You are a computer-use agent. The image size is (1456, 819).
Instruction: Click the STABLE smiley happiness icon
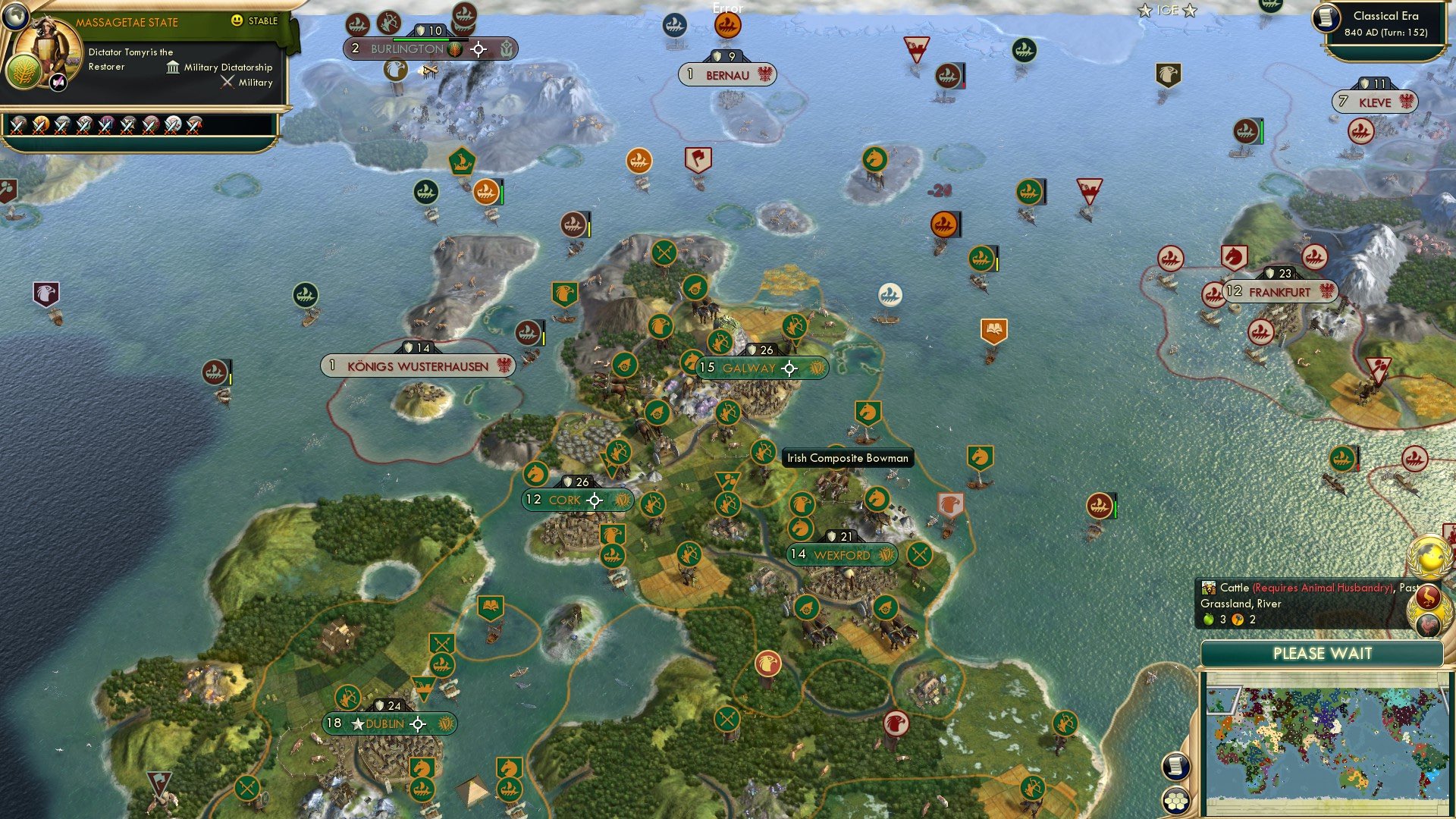(237, 21)
